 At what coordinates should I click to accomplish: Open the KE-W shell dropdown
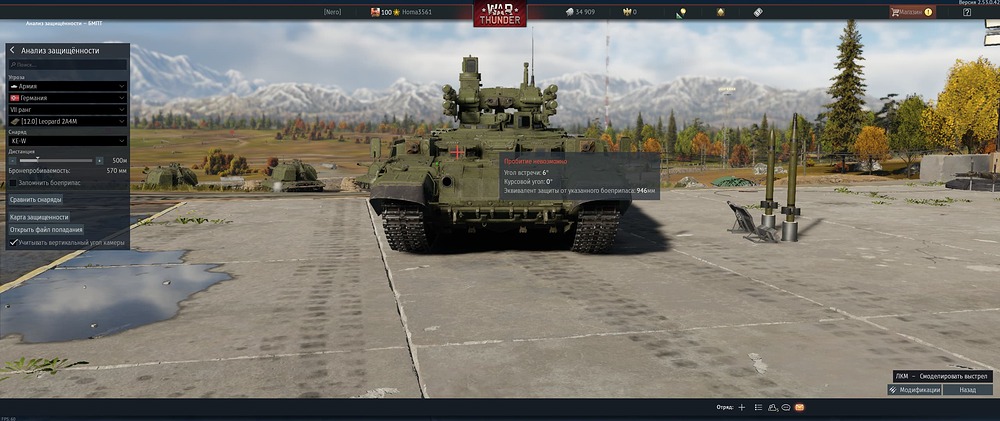[x=66, y=141]
